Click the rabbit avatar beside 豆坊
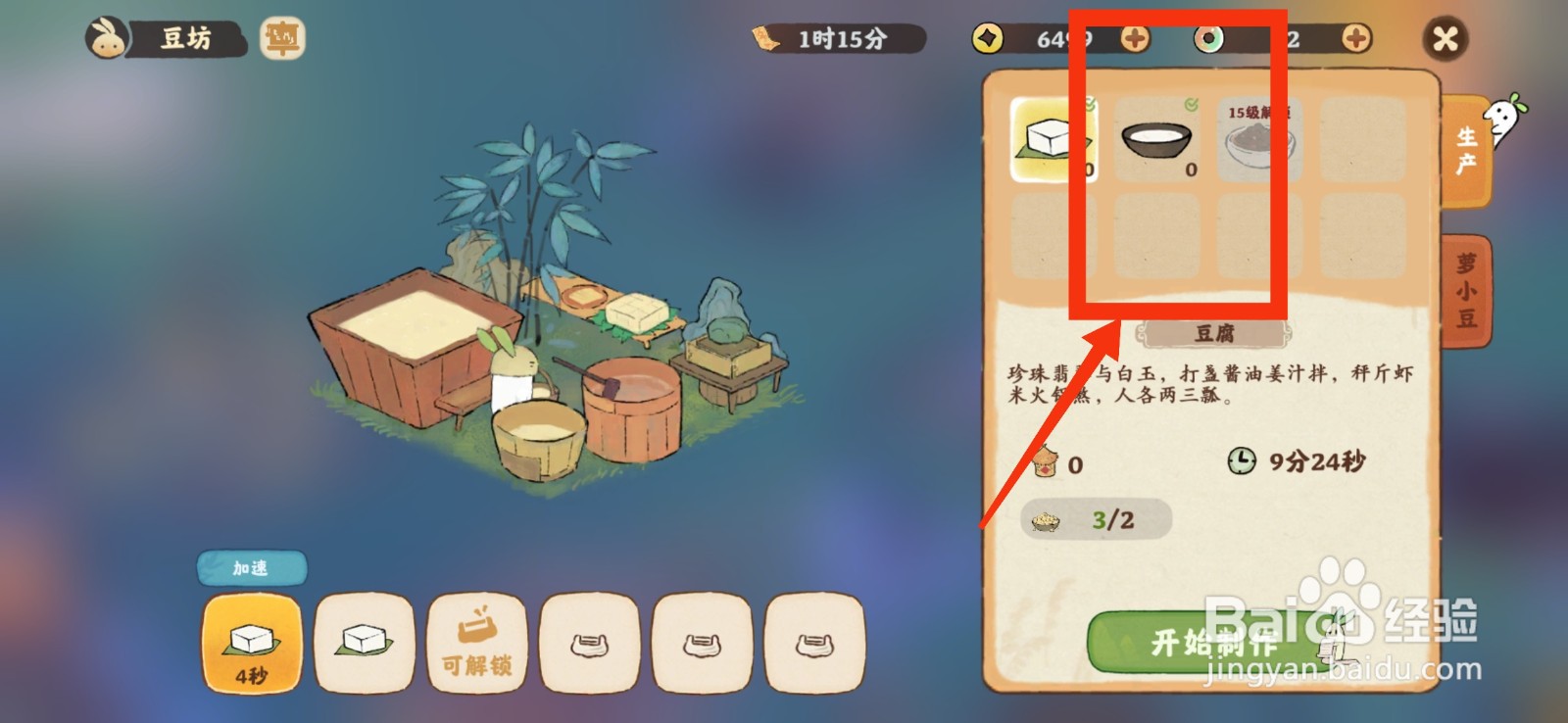 click(x=108, y=37)
